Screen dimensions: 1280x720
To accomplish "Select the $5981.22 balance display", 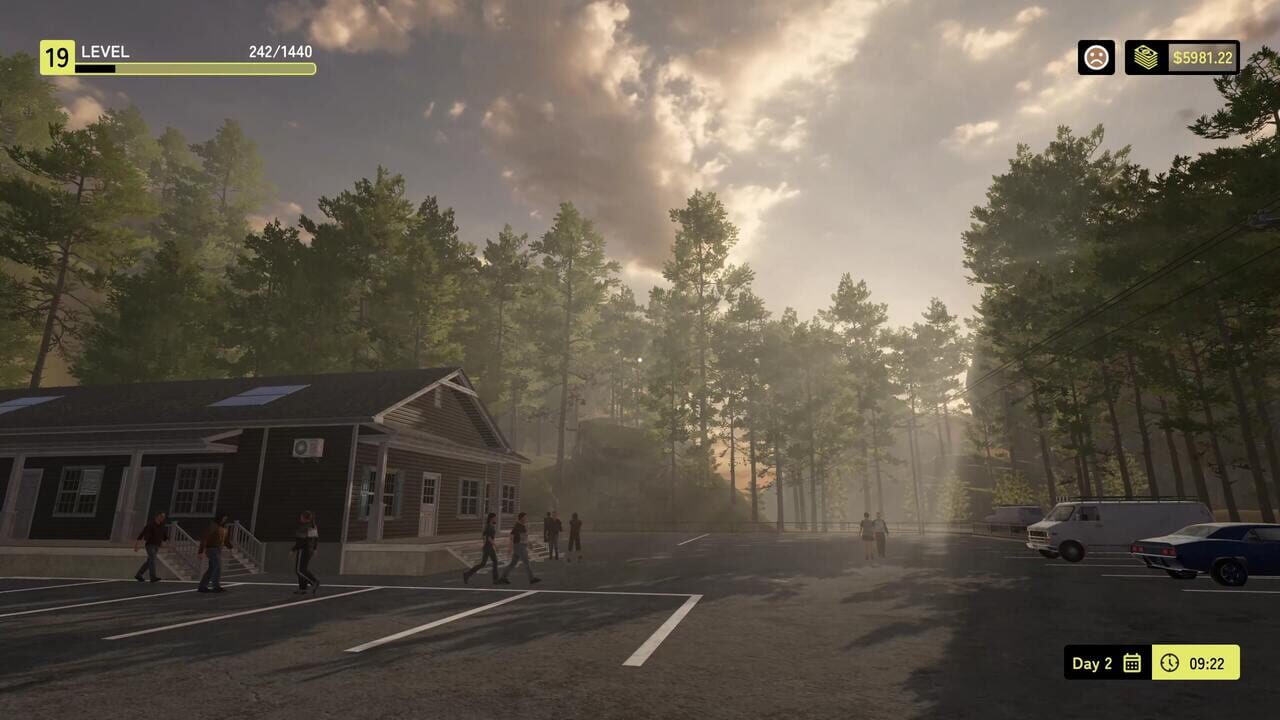I will [1205, 58].
